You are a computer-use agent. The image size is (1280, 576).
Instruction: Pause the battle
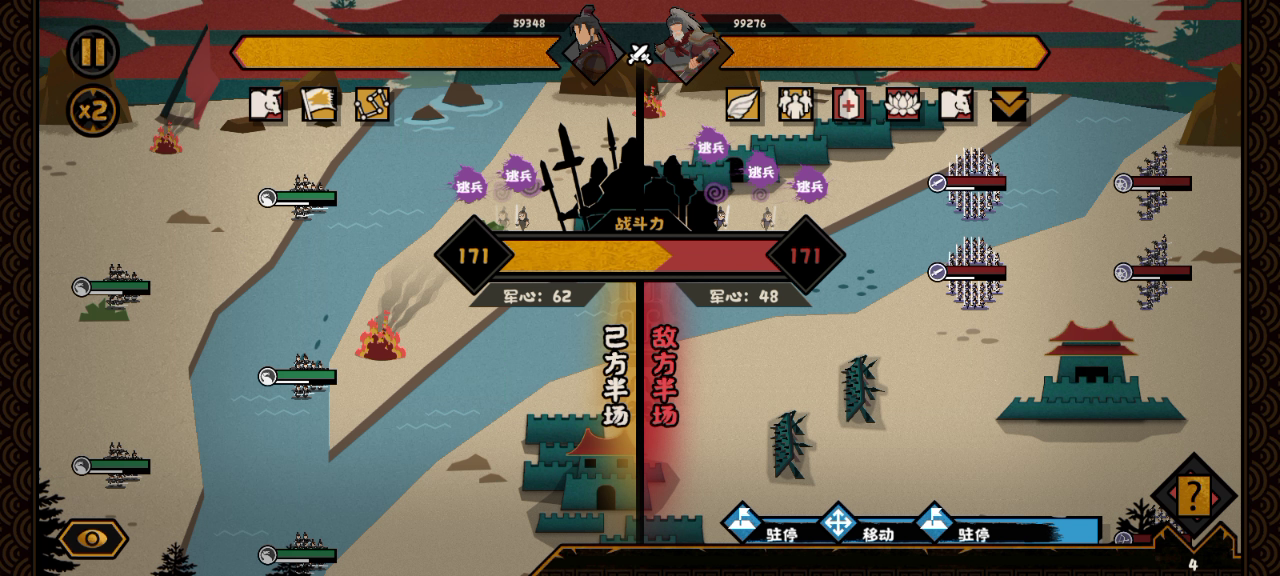pos(93,51)
